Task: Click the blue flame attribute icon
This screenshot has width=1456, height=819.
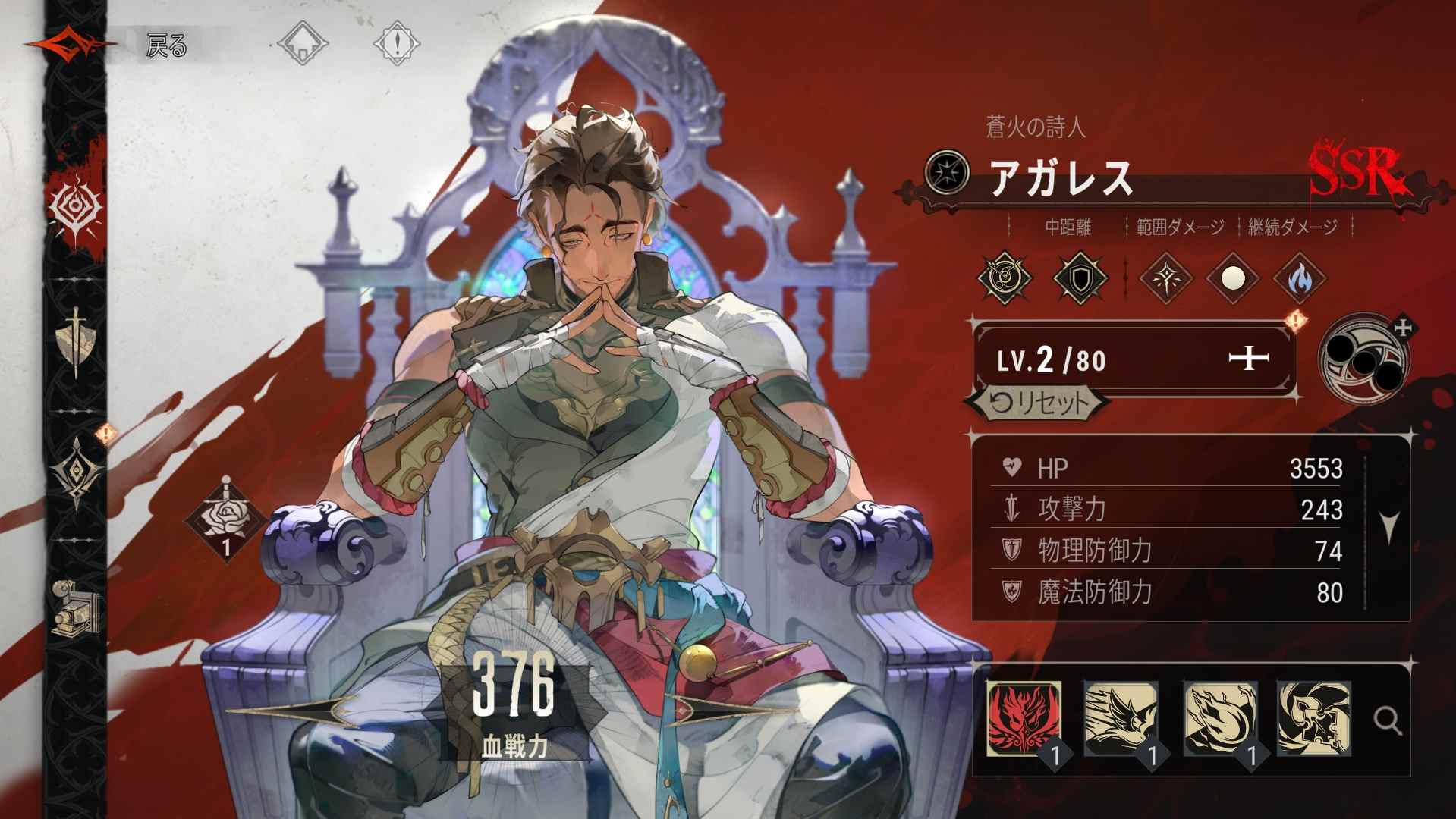Action: [1300, 279]
